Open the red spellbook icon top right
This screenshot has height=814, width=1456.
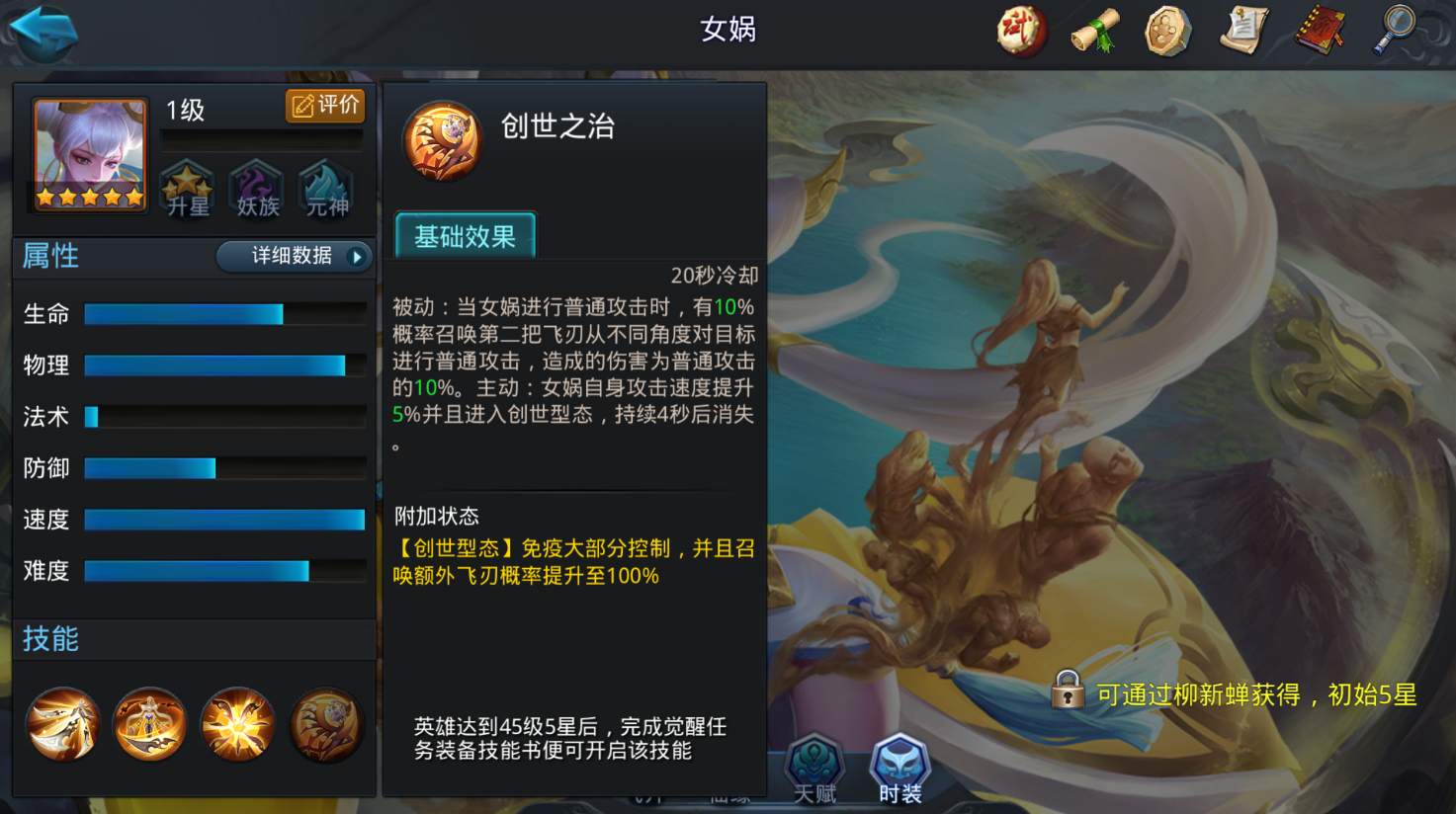coord(1321,31)
